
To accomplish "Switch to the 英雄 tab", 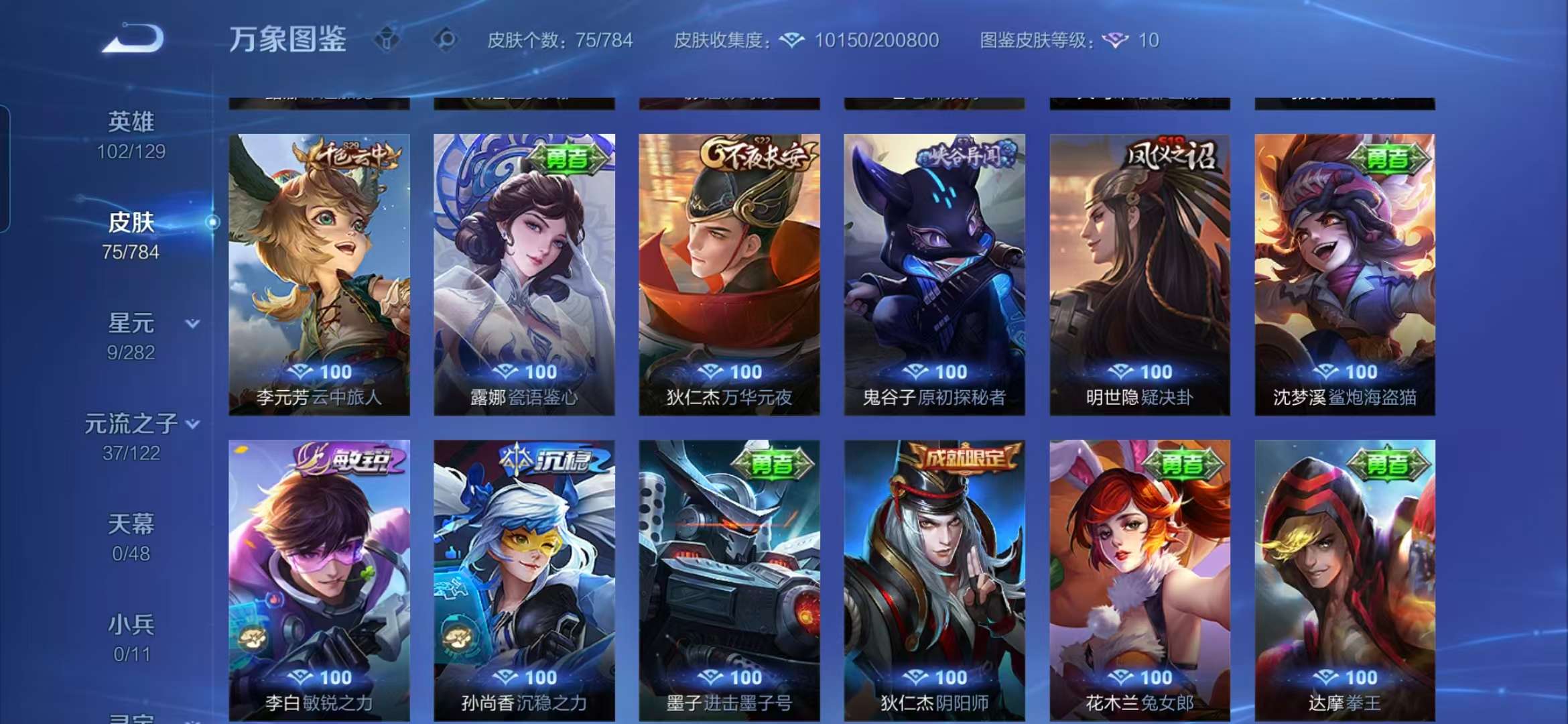I will [x=132, y=121].
